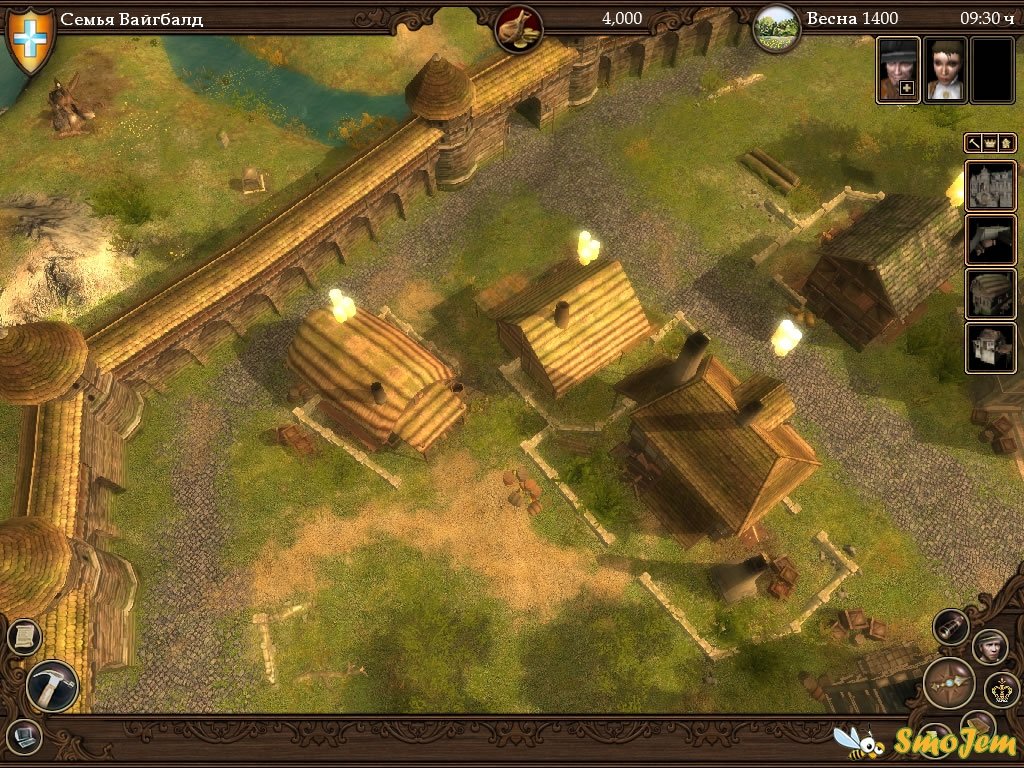Select the dark-haired woman portrait
1024x768 pixels.
944,70
